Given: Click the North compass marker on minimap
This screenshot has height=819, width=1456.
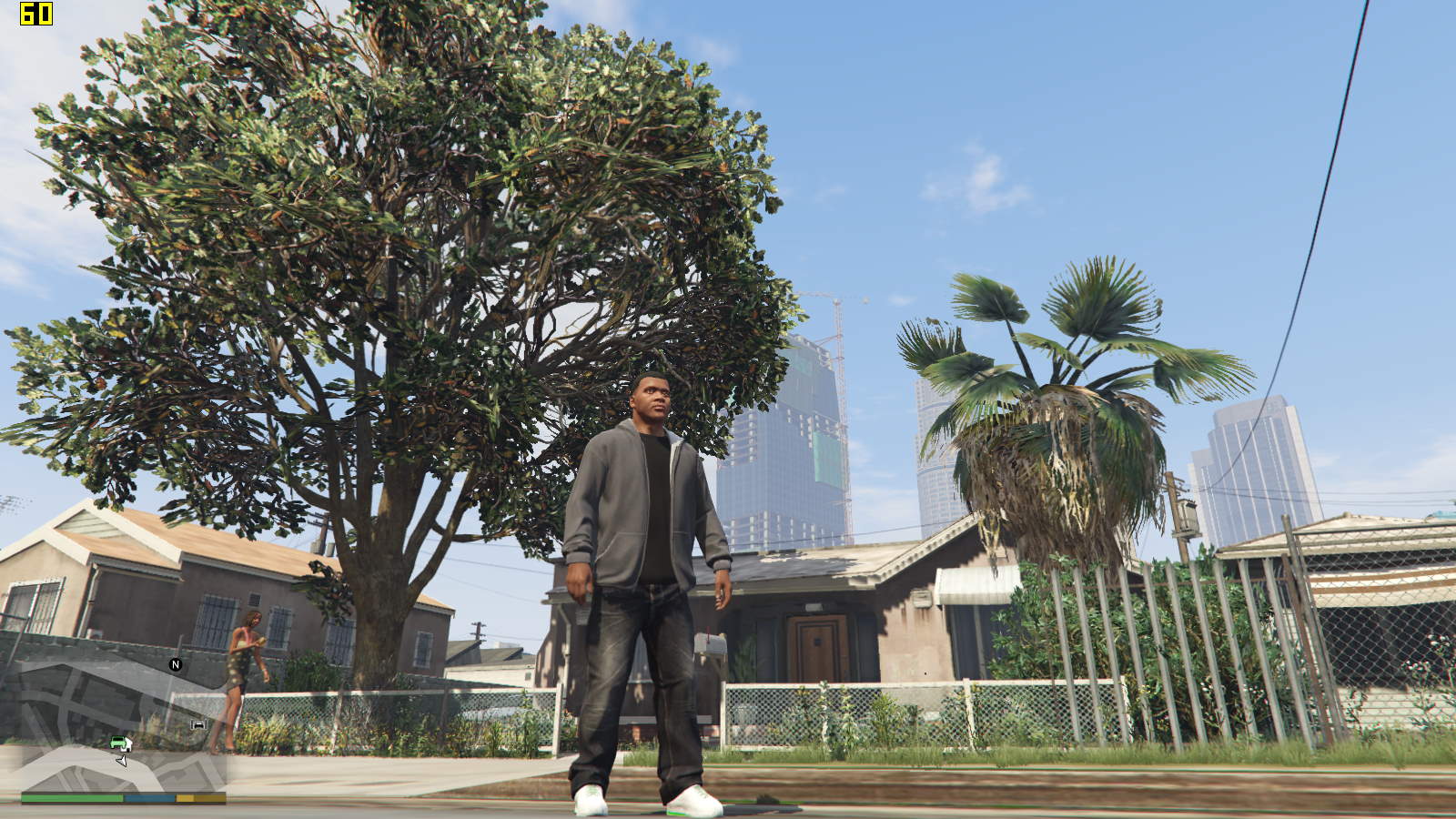Looking at the screenshot, I should [176, 664].
